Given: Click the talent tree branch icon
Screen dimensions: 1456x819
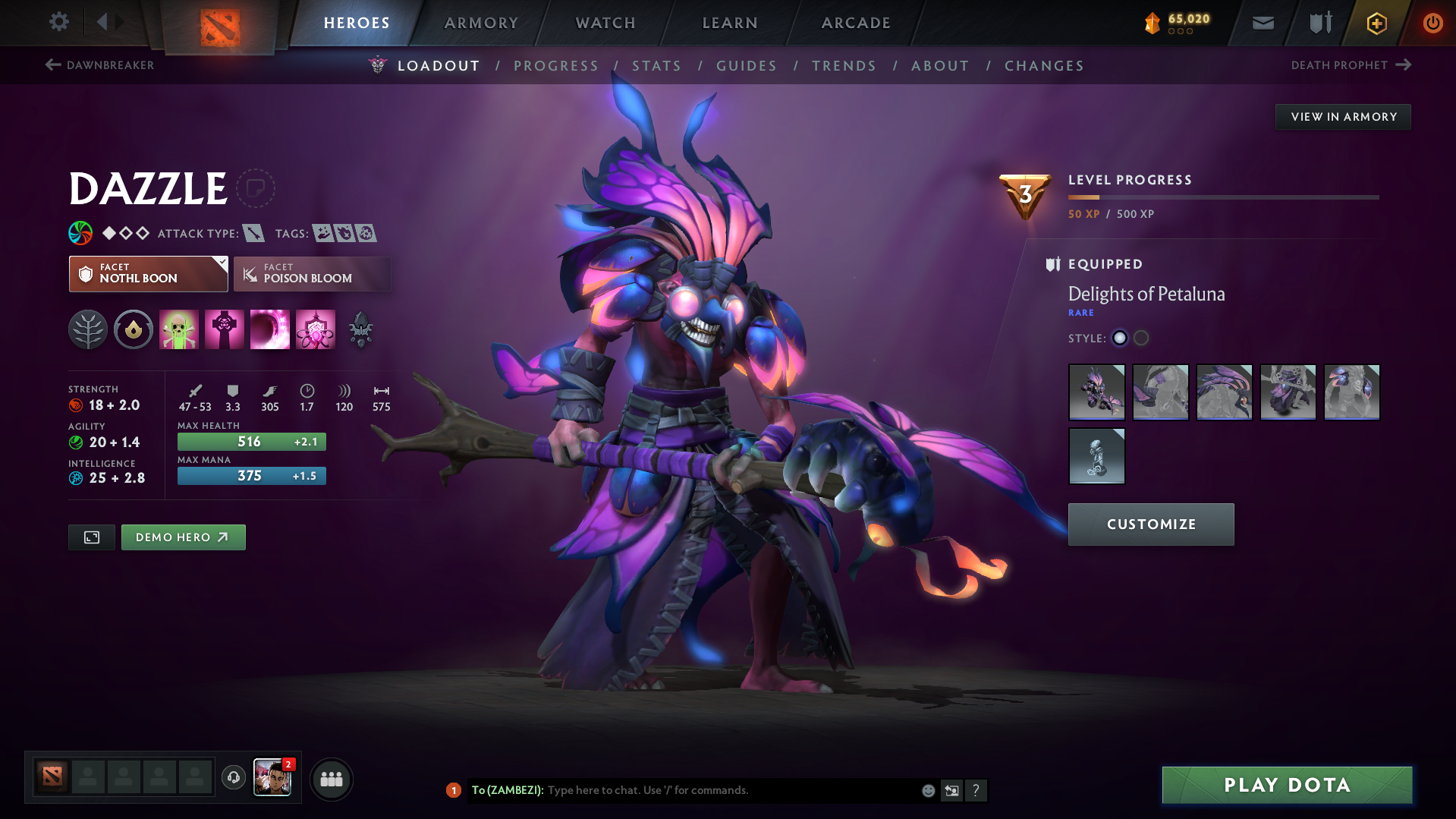Looking at the screenshot, I should (88, 329).
